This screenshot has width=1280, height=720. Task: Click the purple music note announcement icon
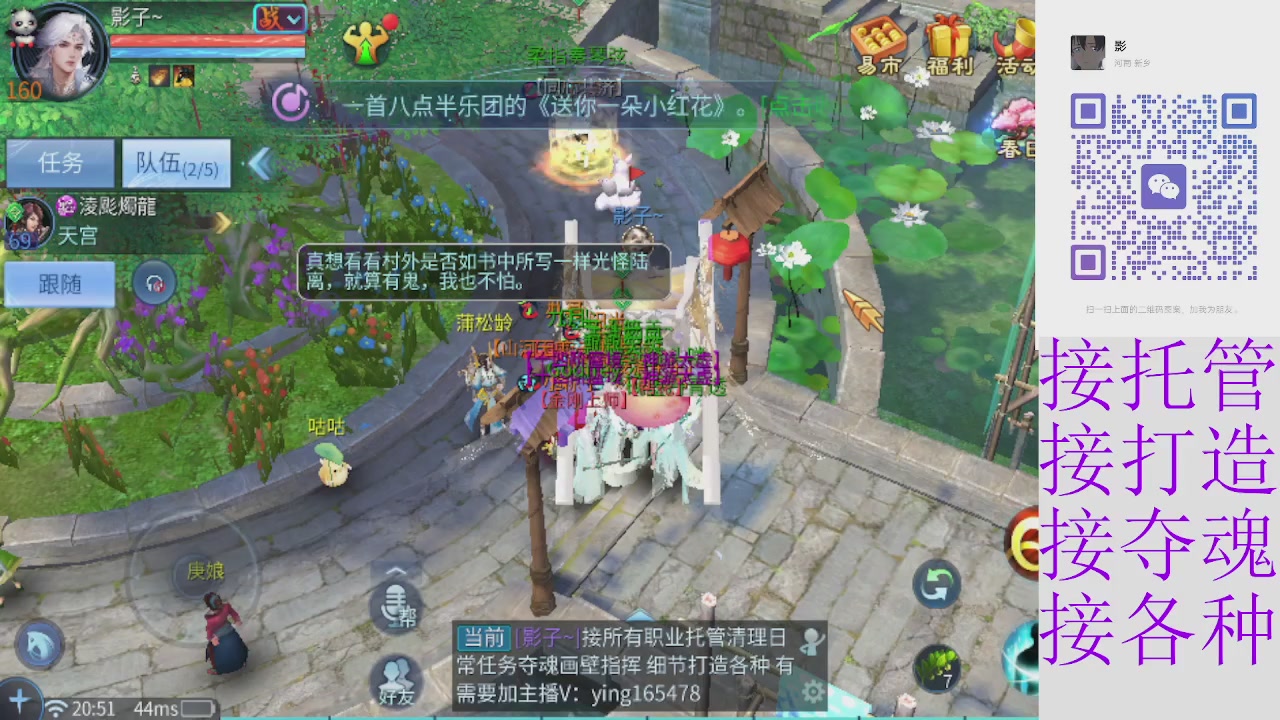[291, 103]
